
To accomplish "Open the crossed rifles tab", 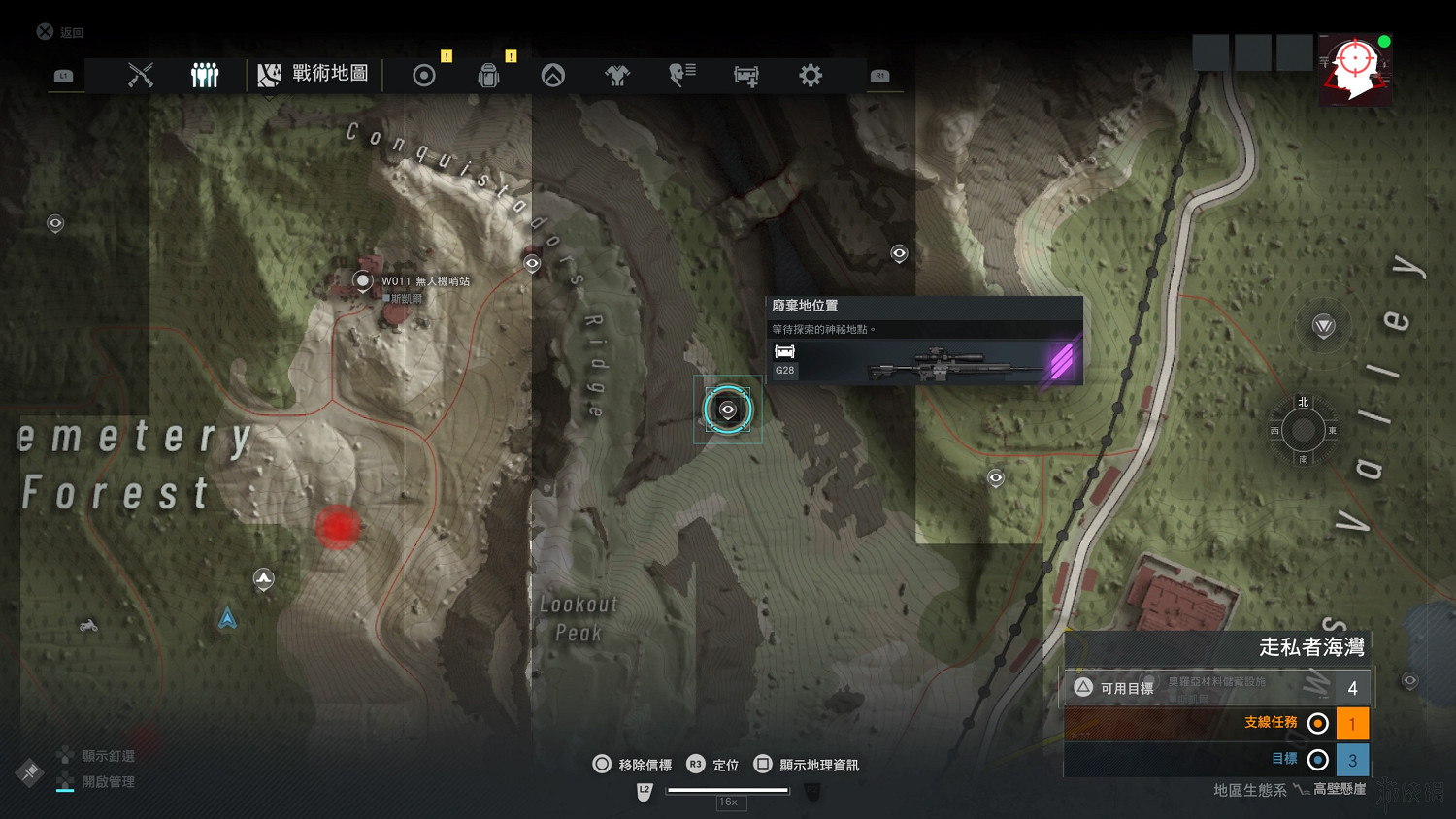I will click(141, 75).
